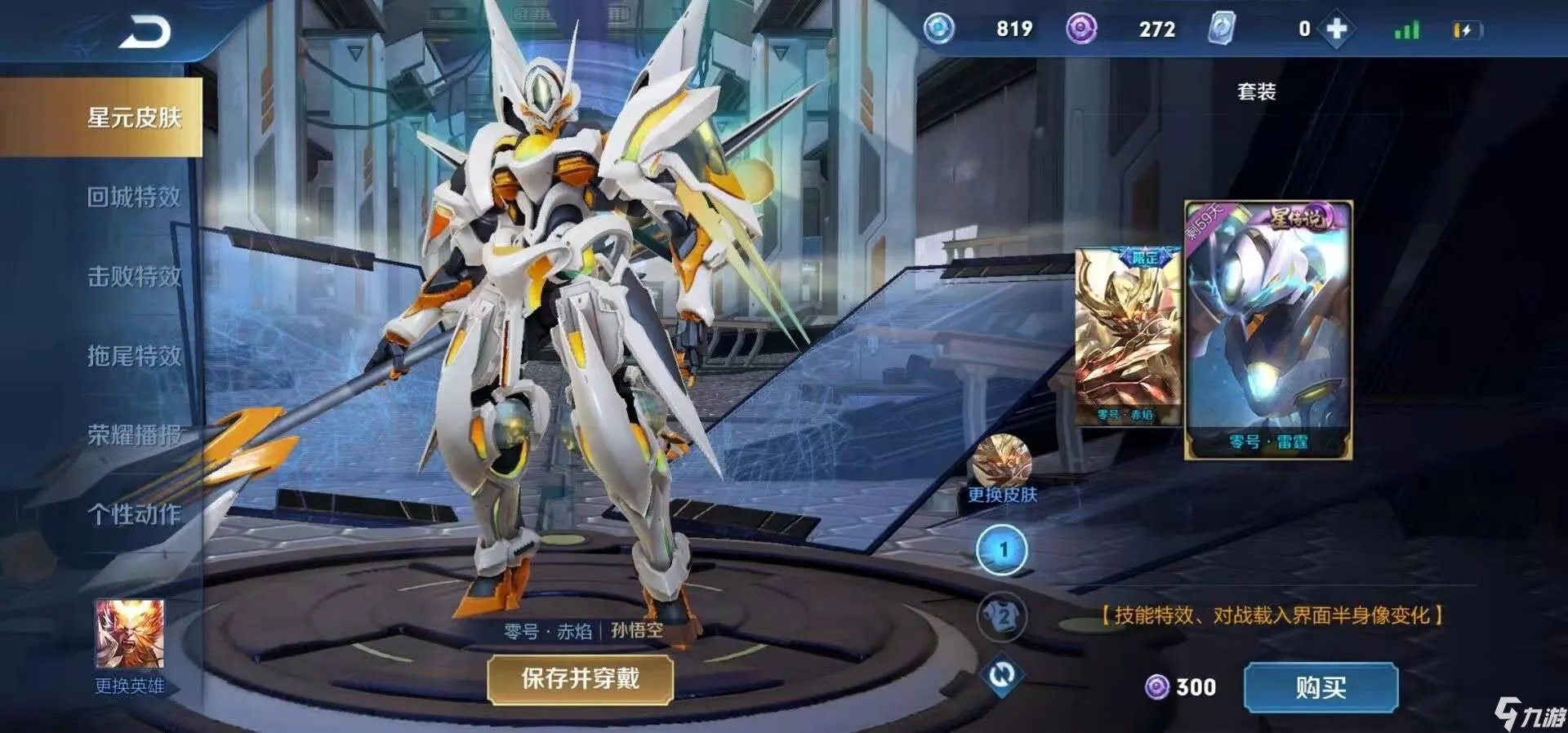Choose star element style number 2
Image resolution: width=1568 pixels, height=733 pixels.
click(1002, 616)
